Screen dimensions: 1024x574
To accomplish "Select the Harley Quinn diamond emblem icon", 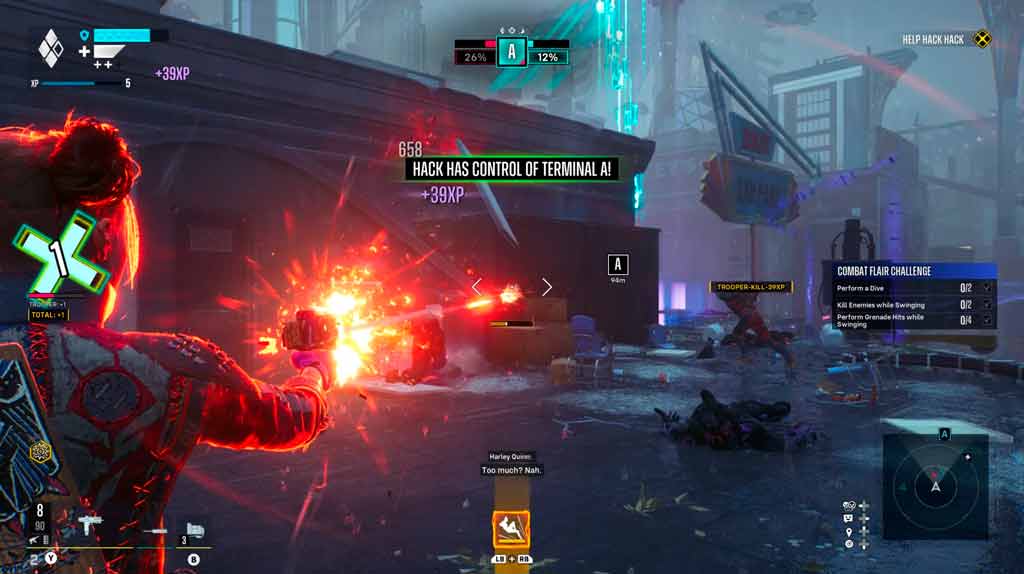I will click(x=51, y=47).
